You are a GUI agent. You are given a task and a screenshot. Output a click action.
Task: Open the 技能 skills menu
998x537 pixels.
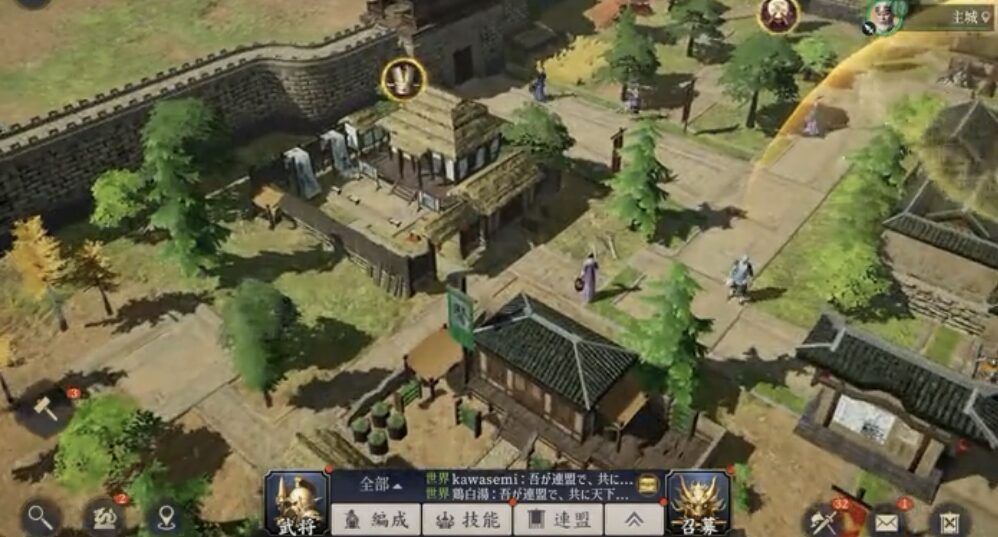click(x=467, y=520)
